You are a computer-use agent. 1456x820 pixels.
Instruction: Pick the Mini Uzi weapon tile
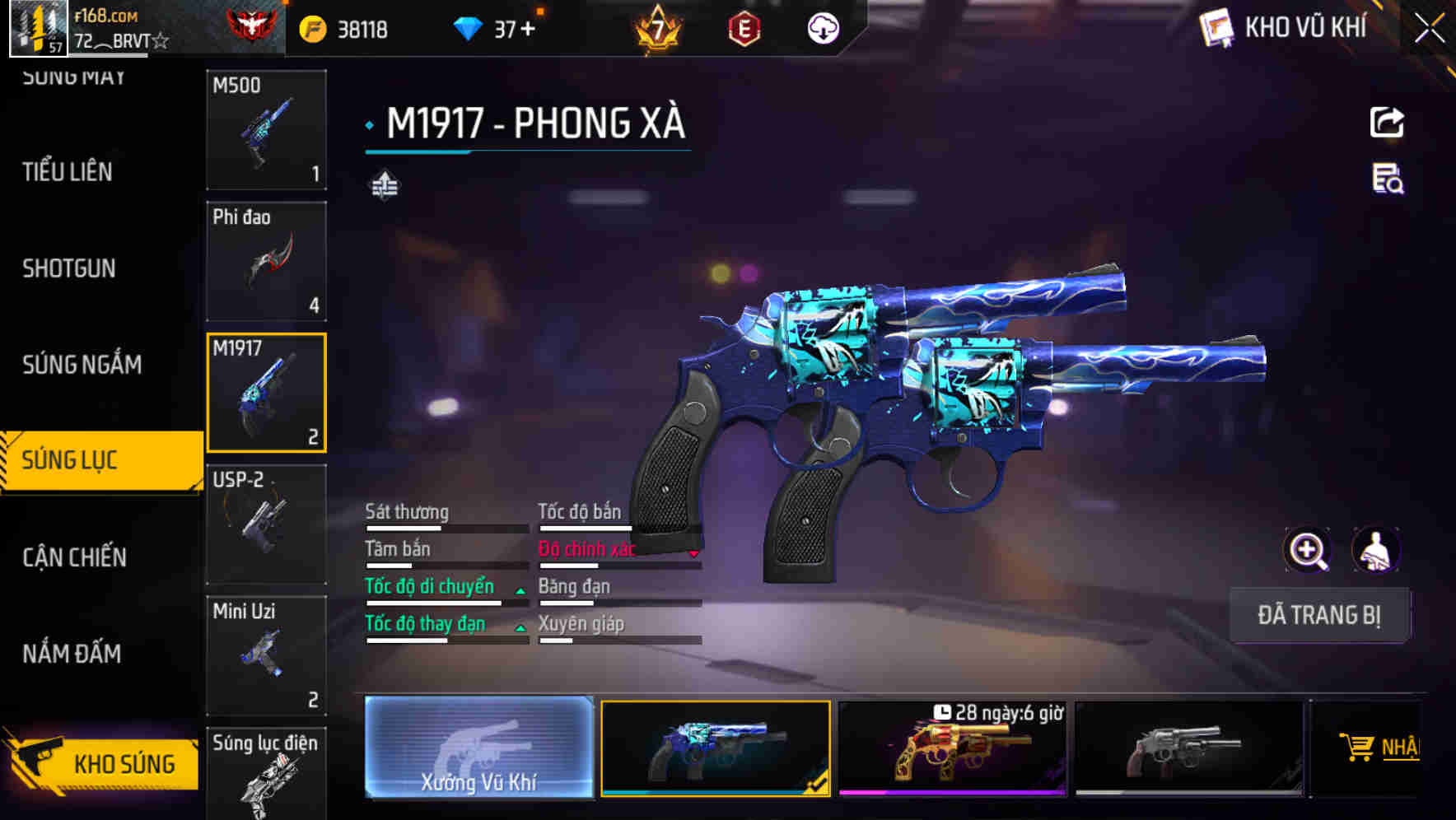point(266,656)
